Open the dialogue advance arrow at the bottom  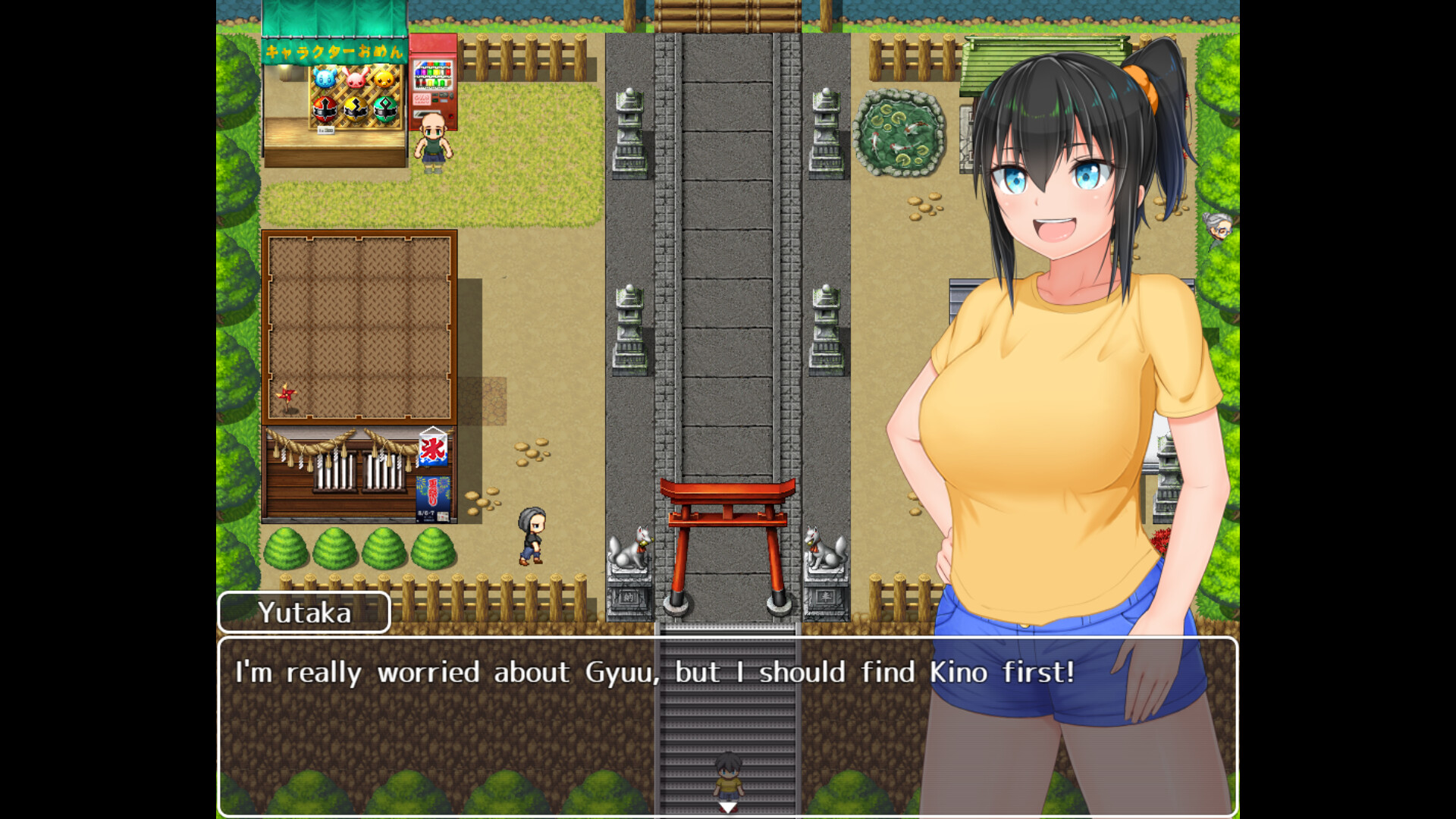726,808
